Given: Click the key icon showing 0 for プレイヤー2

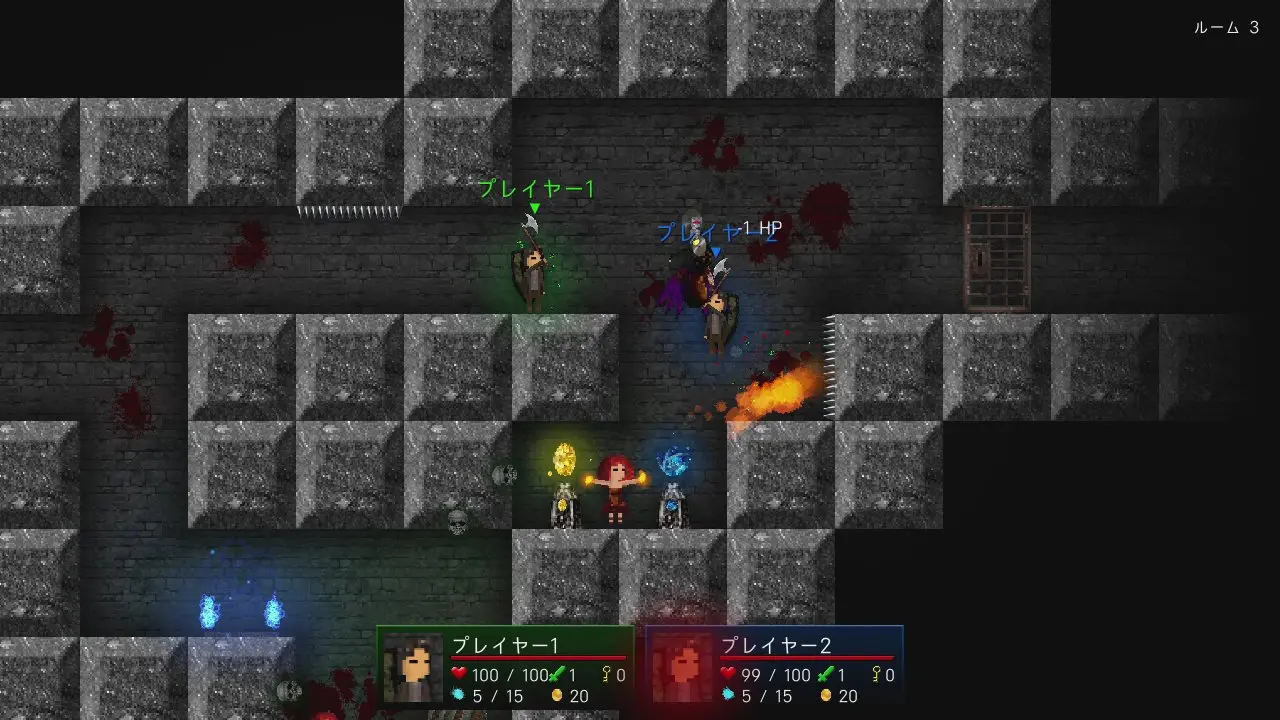Looking at the screenshot, I should coord(875,674).
